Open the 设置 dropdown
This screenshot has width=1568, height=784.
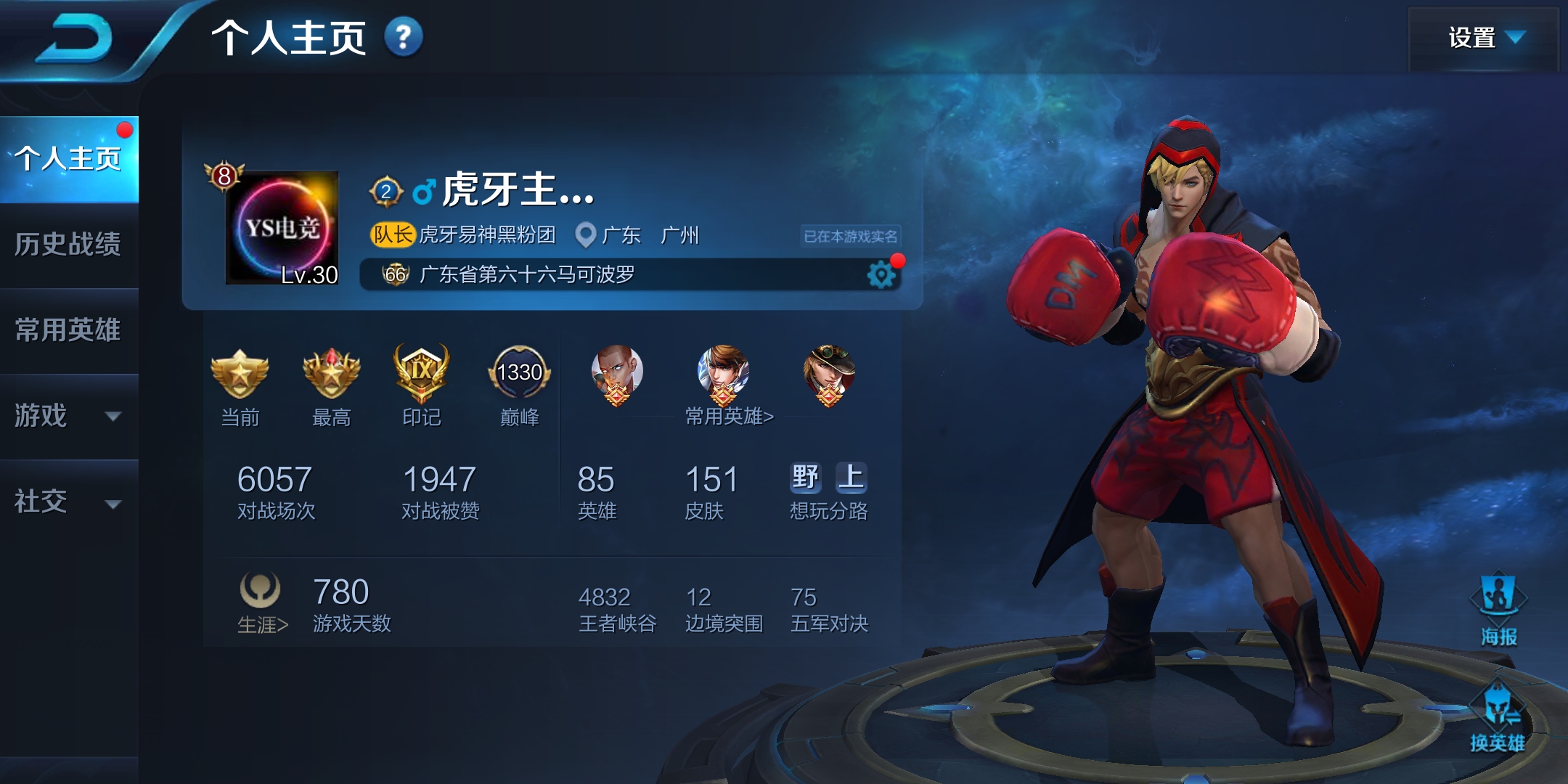tap(1484, 38)
